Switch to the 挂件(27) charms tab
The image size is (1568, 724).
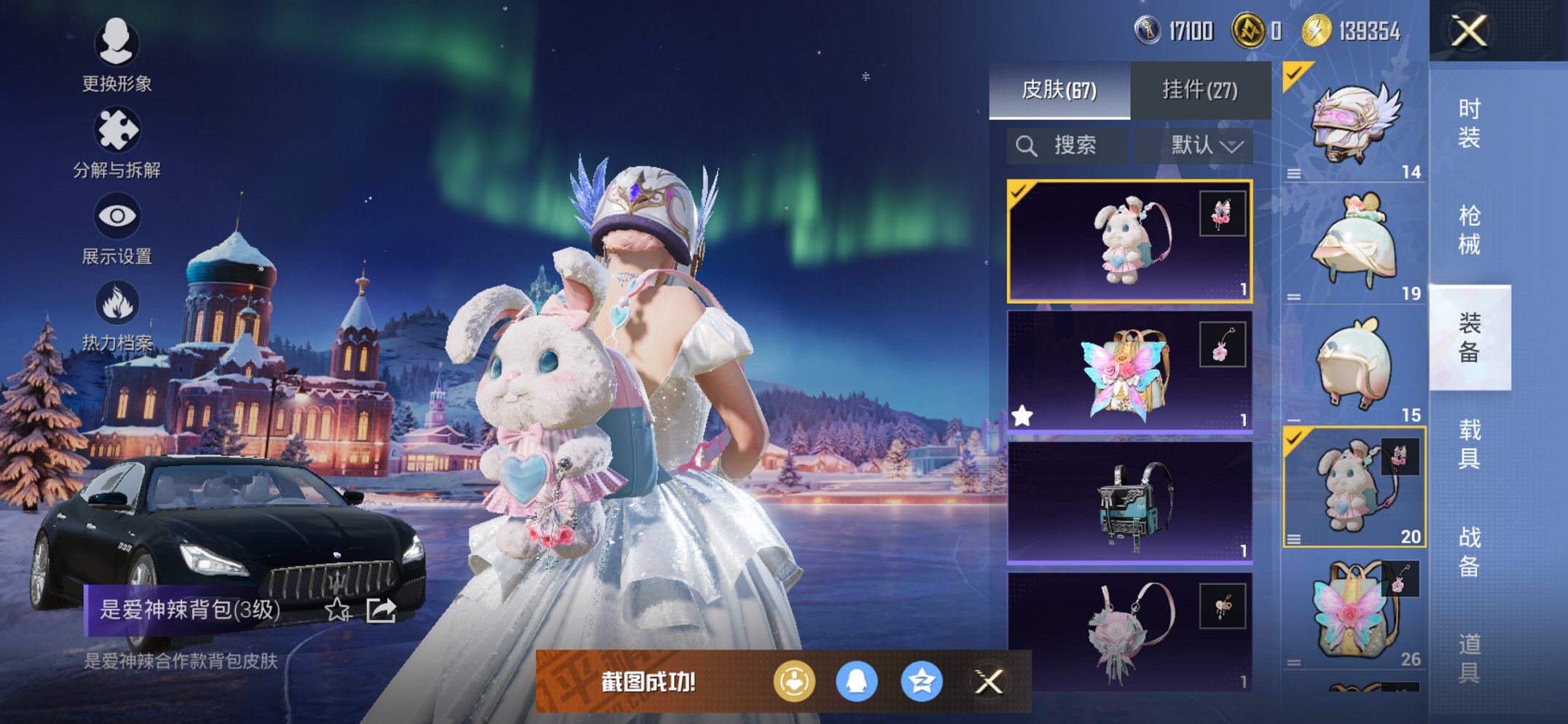tap(1199, 90)
